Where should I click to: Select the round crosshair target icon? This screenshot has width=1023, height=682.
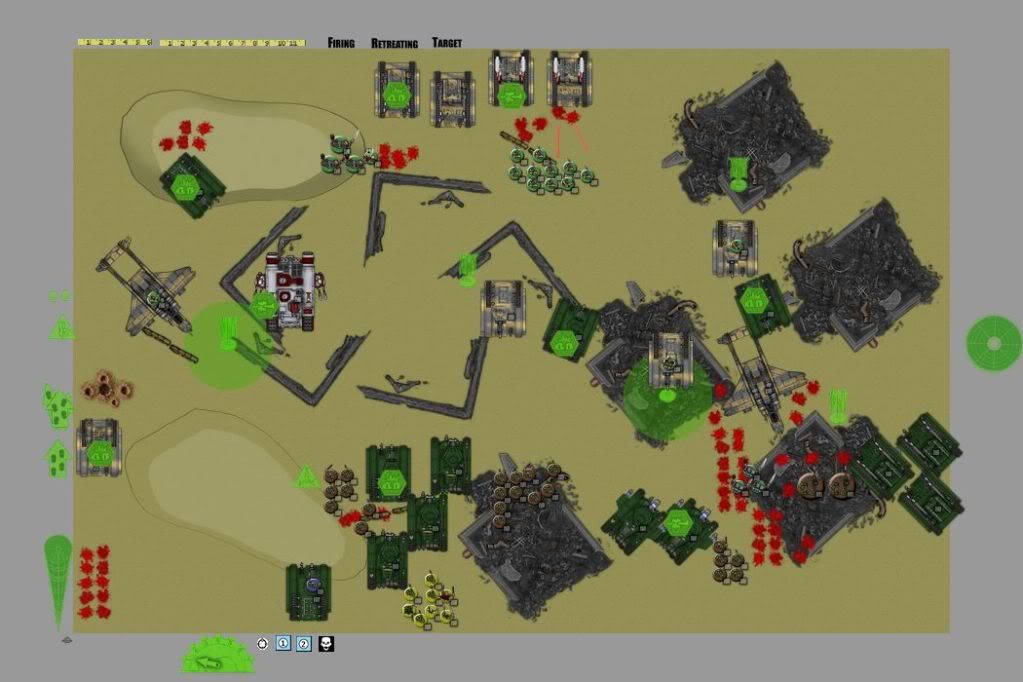pos(262,643)
